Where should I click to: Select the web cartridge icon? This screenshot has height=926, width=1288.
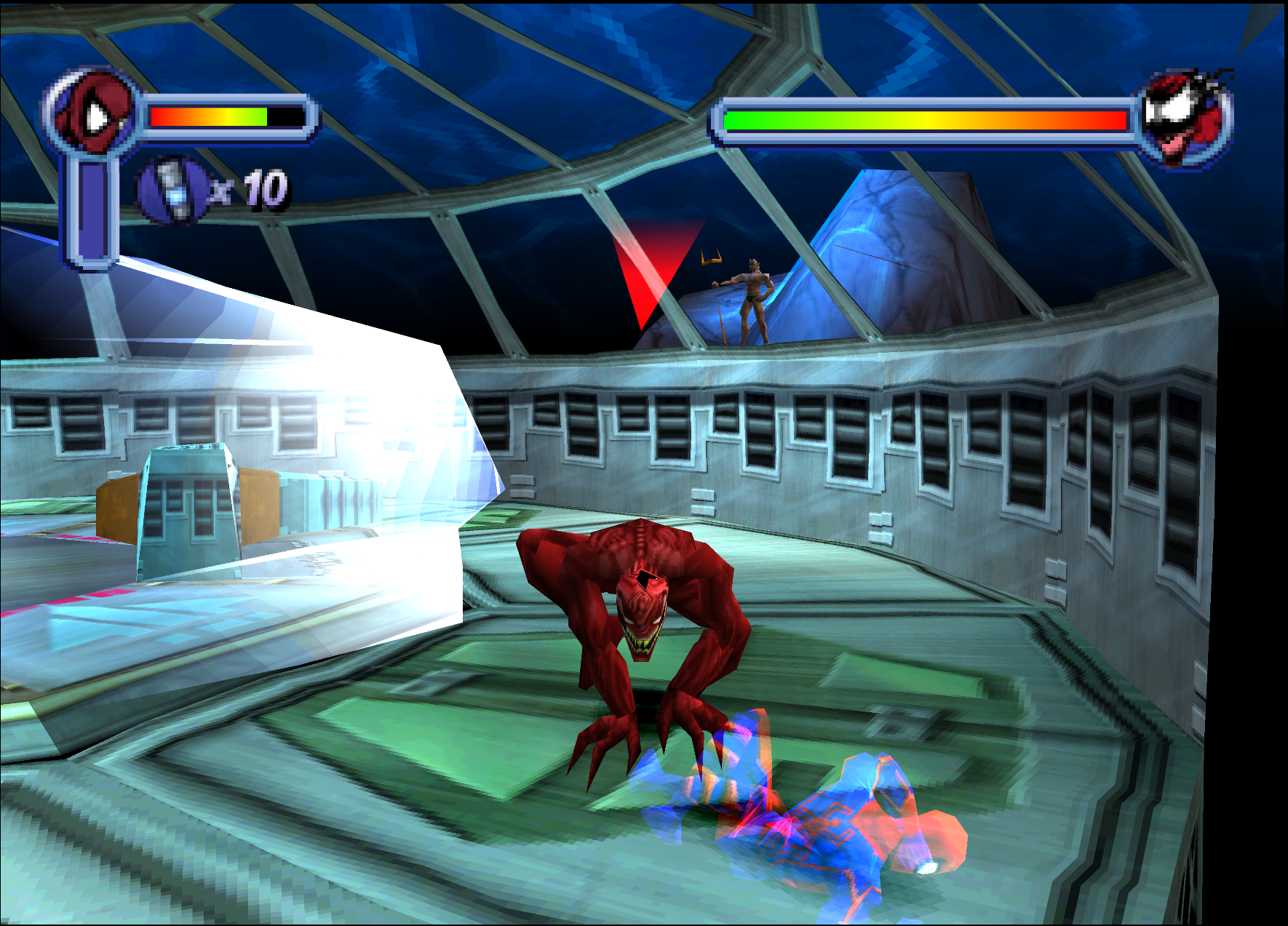pyautogui.click(x=172, y=190)
